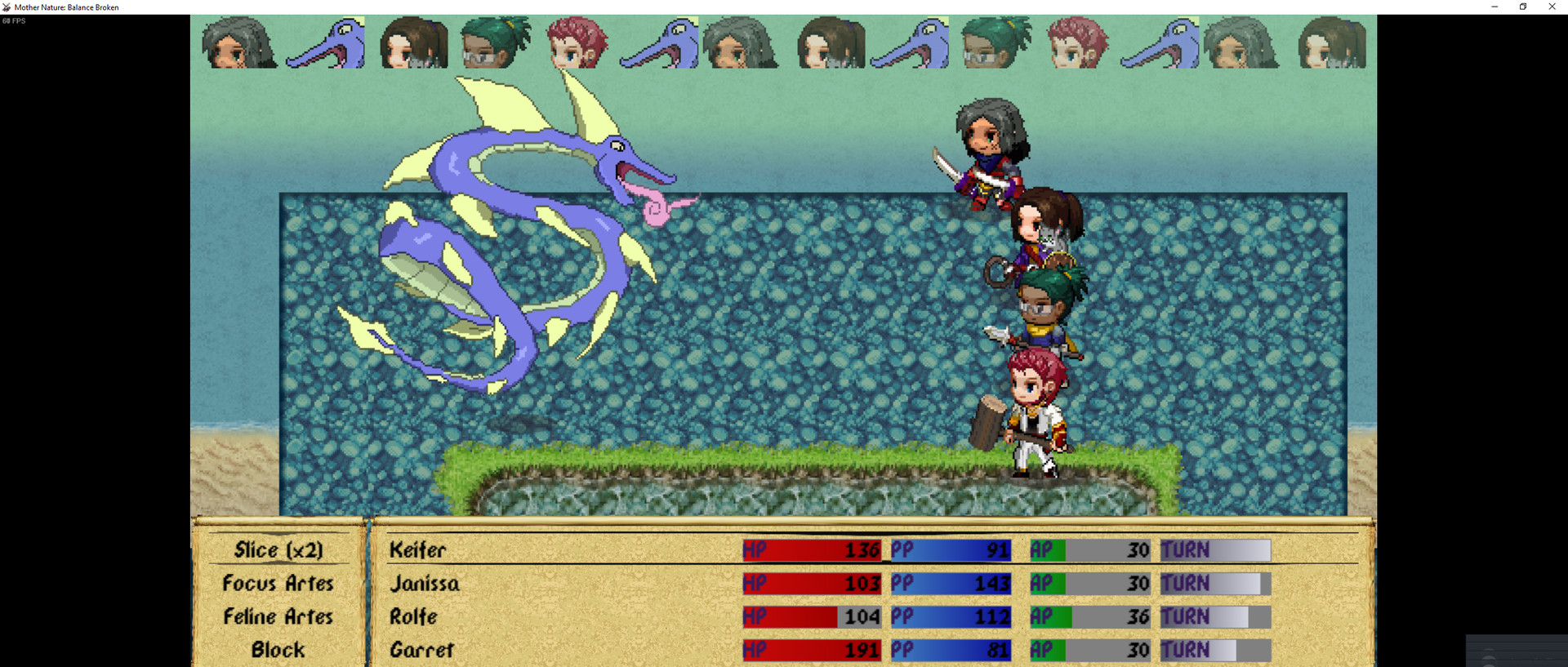
Task: Click Keifer's HP bar showing 136
Action: [811, 550]
